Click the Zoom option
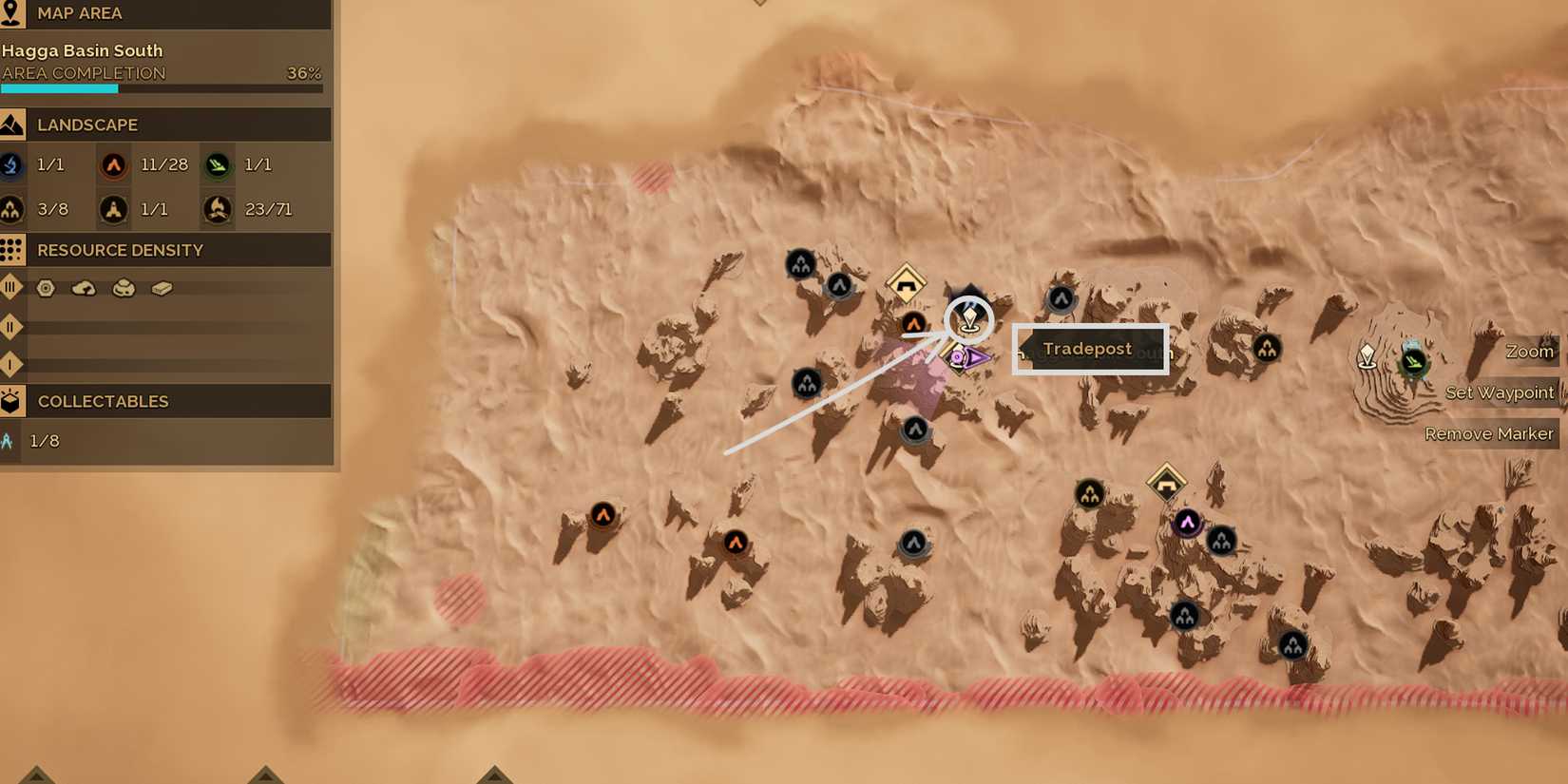 pyautogui.click(x=1529, y=351)
